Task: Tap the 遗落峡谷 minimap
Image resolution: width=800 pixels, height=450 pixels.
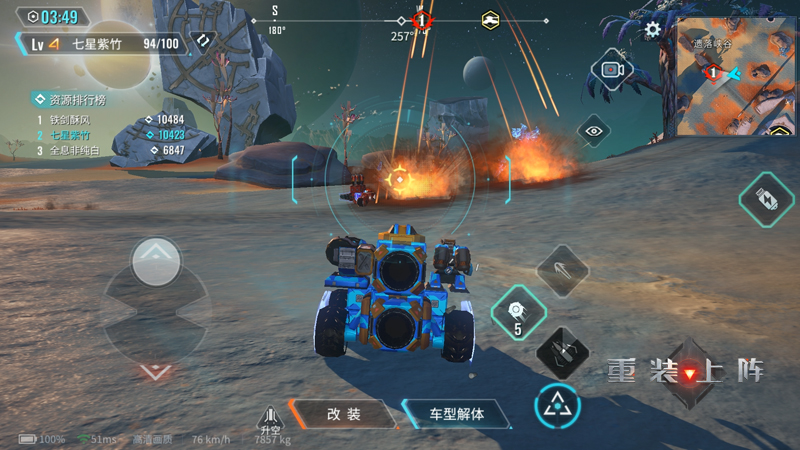Action: pyautogui.click(x=731, y=78)
